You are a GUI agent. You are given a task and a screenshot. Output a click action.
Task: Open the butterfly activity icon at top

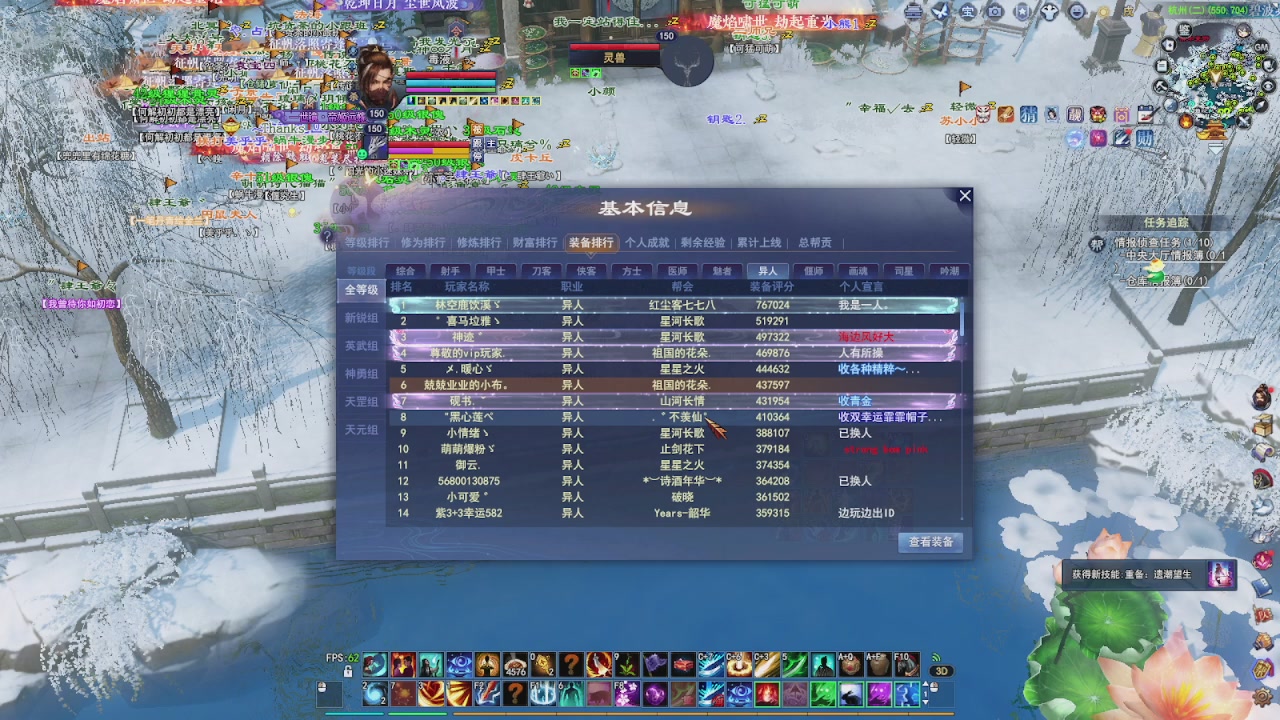click(x=940, y=10)
